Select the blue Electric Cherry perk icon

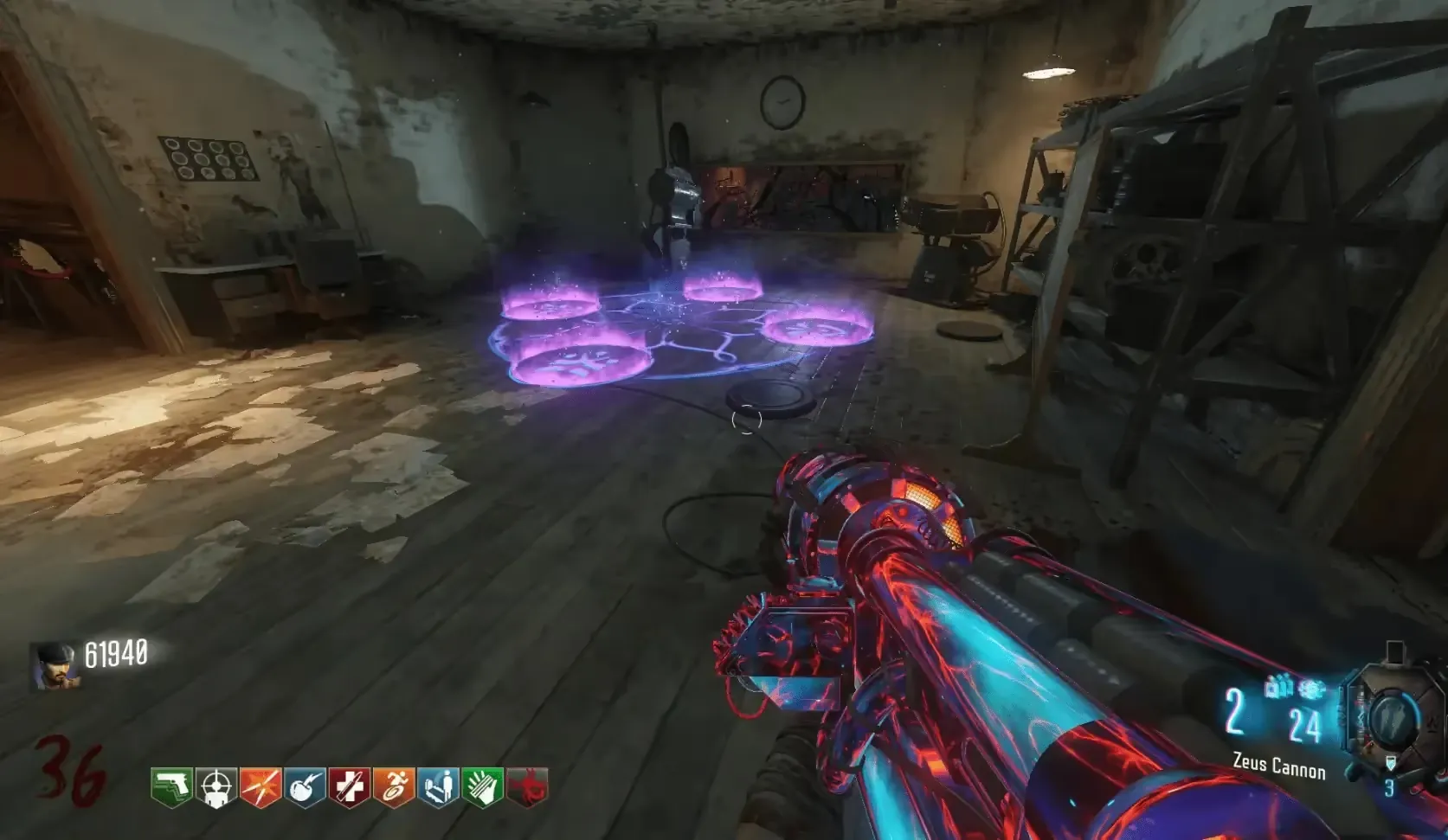click(305, 787)
